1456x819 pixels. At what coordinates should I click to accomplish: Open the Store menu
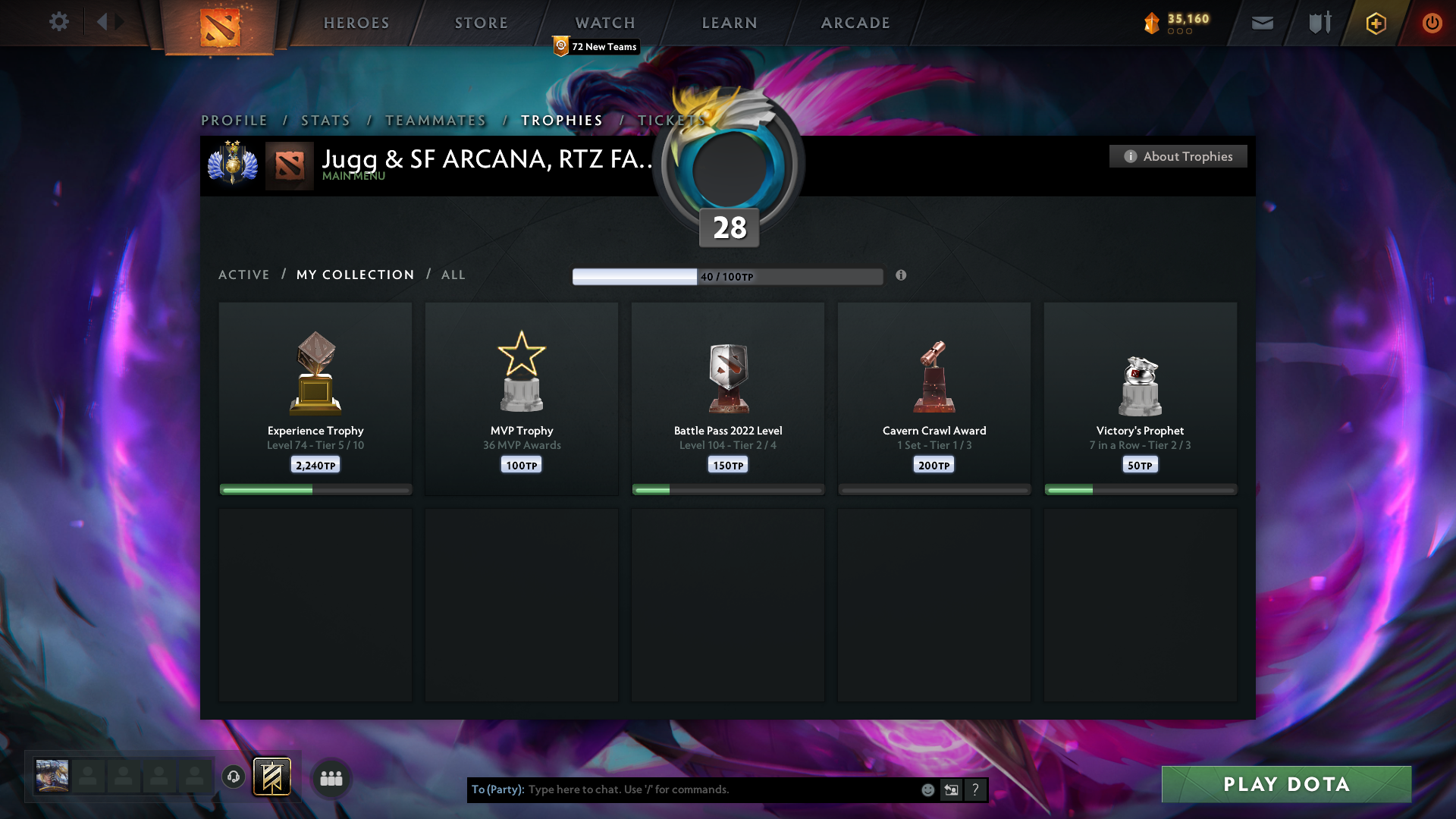(482, 23)
